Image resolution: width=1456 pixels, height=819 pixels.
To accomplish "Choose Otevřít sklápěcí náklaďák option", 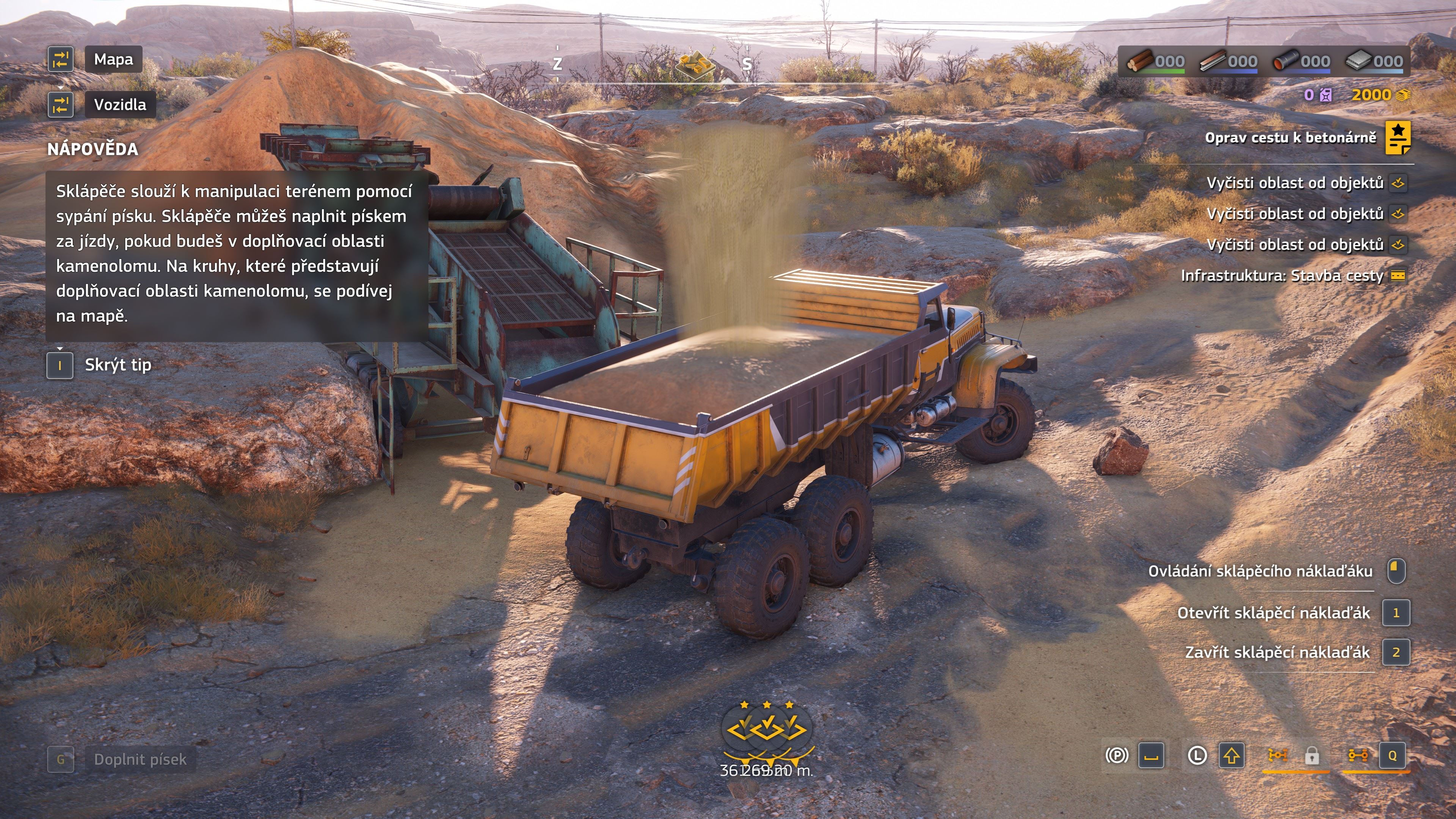I will pos(1274,613).
